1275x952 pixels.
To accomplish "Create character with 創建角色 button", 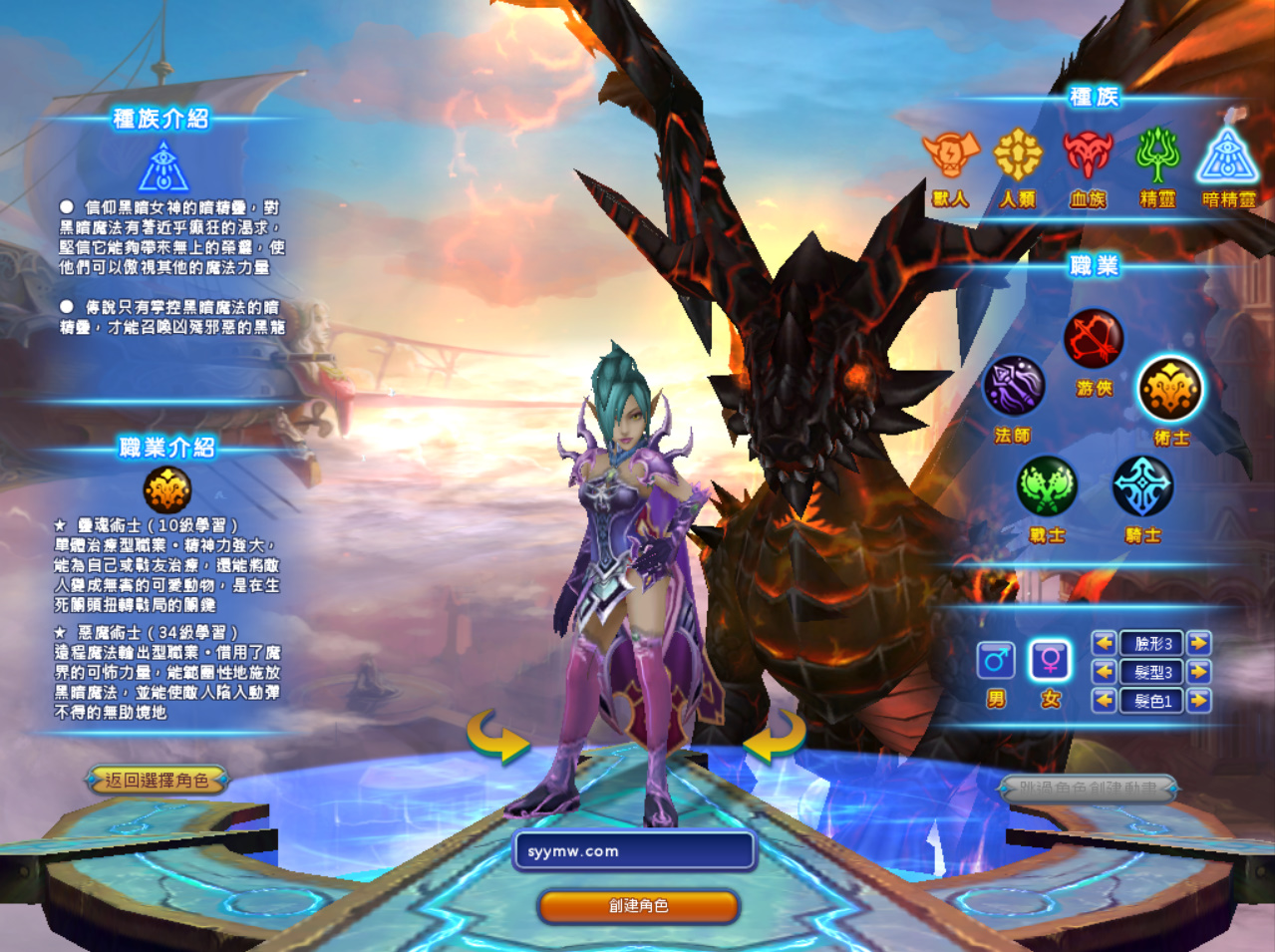I will click(638, 905).
